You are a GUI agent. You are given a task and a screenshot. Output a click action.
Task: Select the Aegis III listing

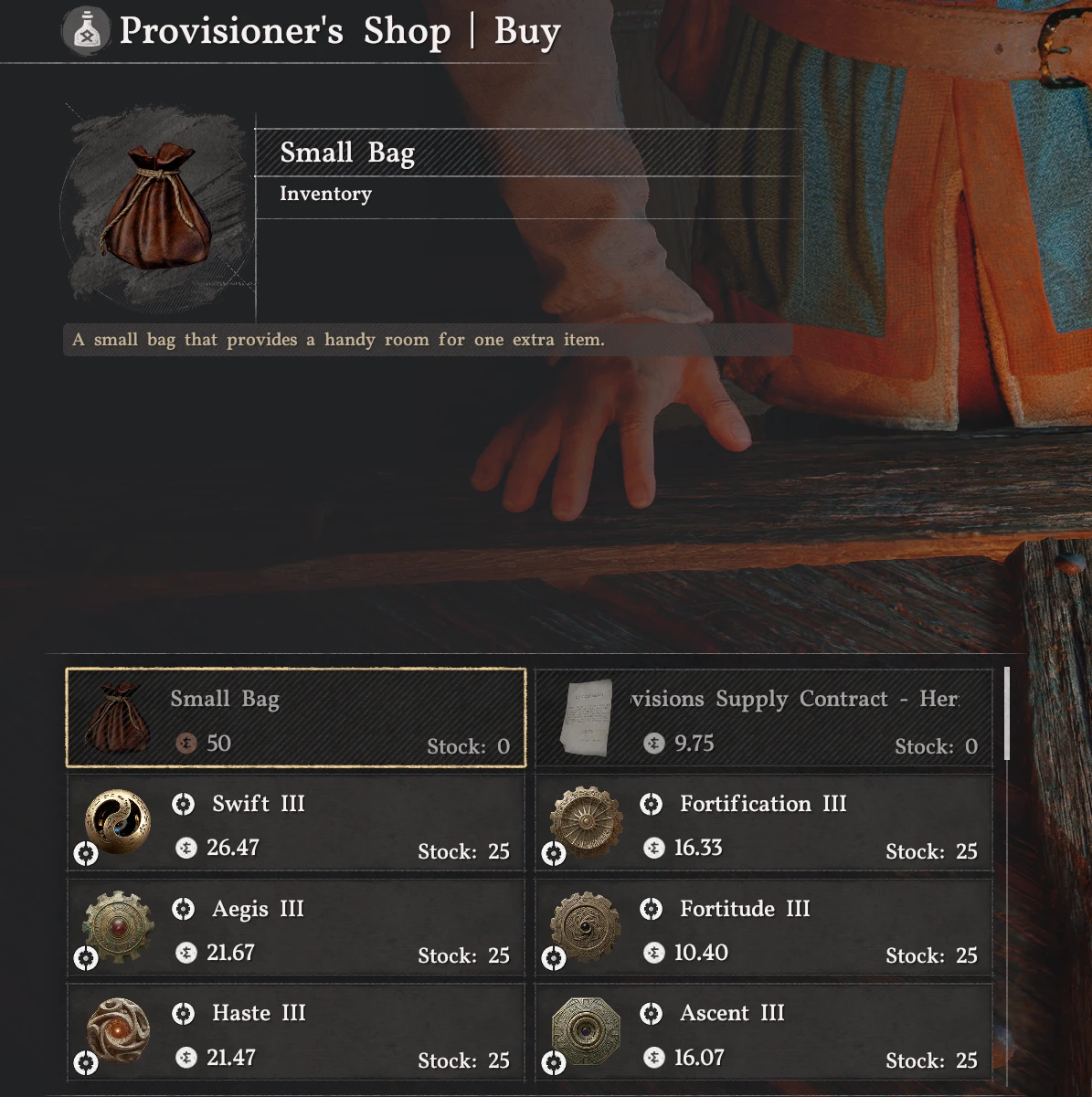point(295,930)
